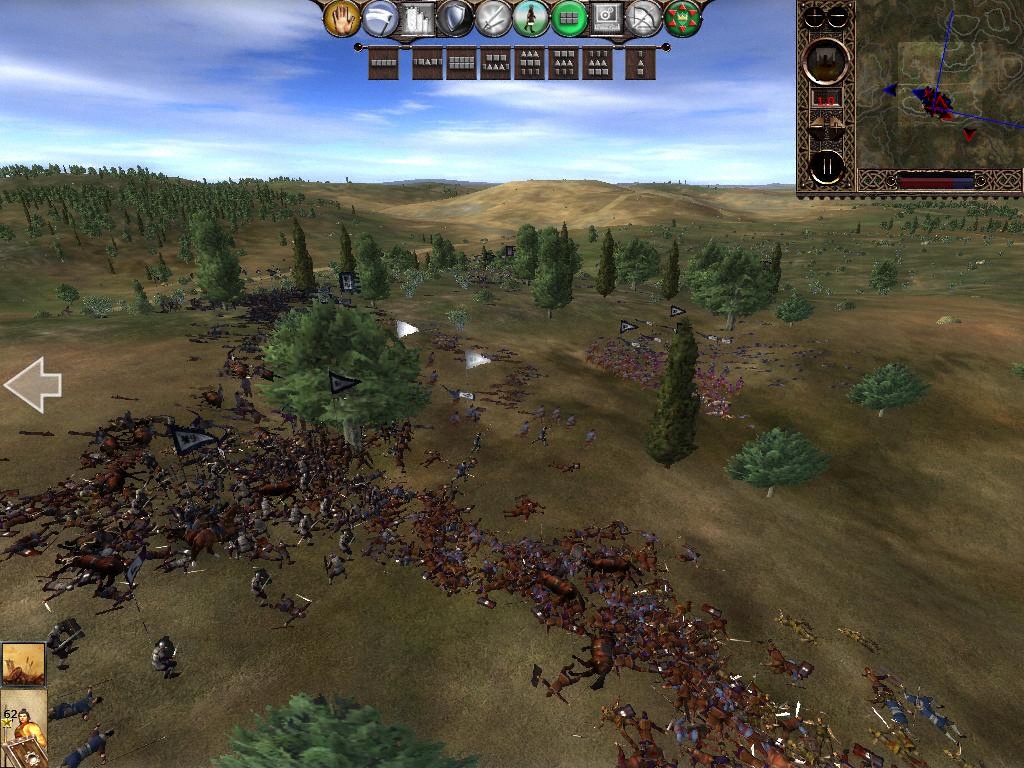Click the open hand halt order icon
This screenshot has height=768, width=1024.
click(342, 18)
